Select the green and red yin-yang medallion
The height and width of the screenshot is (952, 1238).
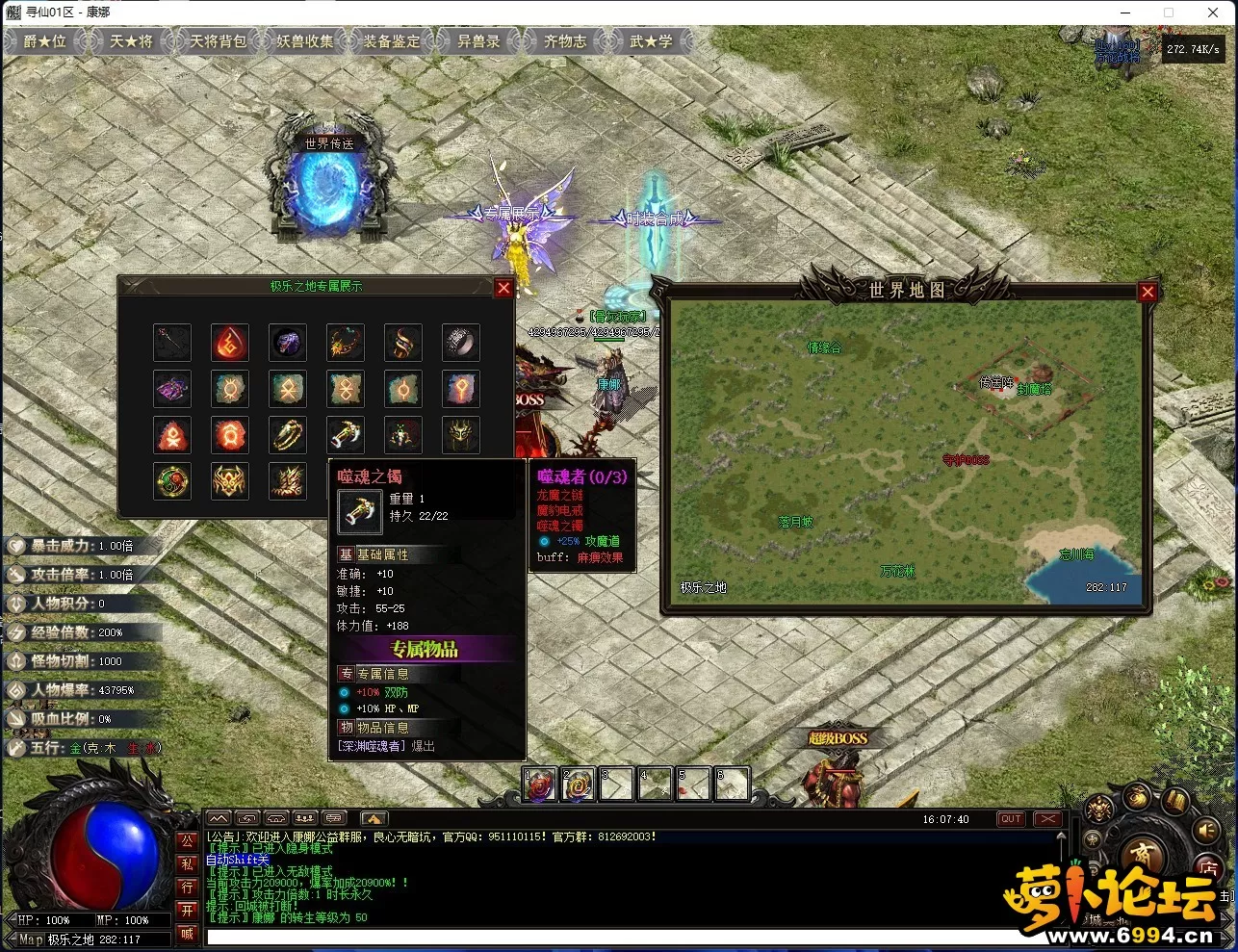tap(172, 481)
